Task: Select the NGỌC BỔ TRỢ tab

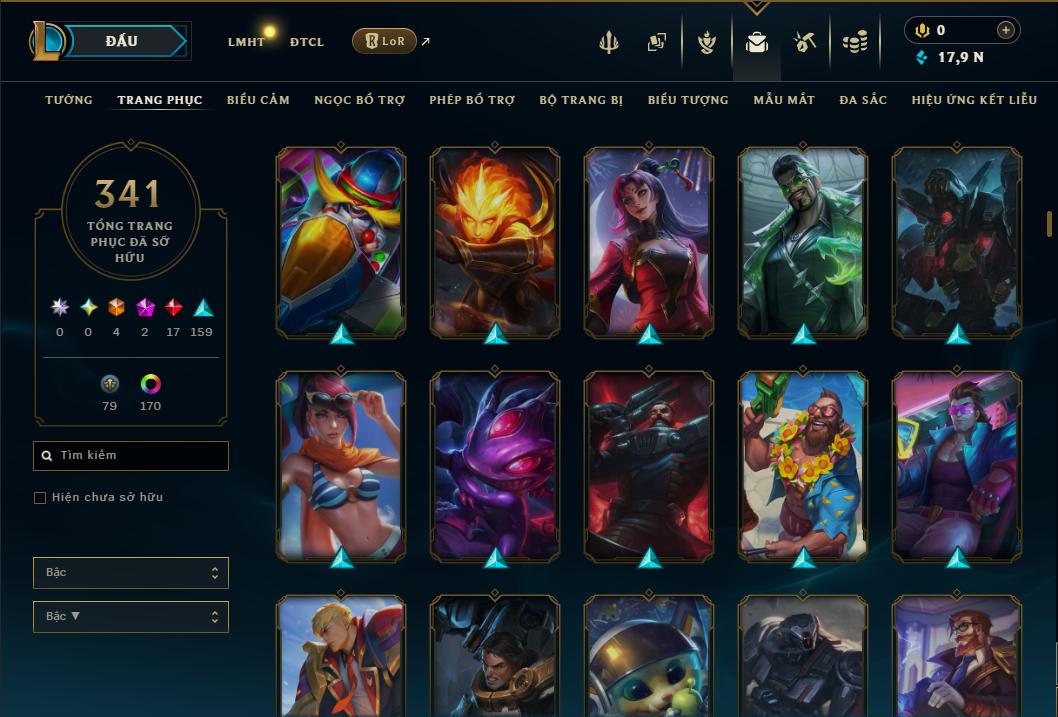Action: (x=359, y=100)
